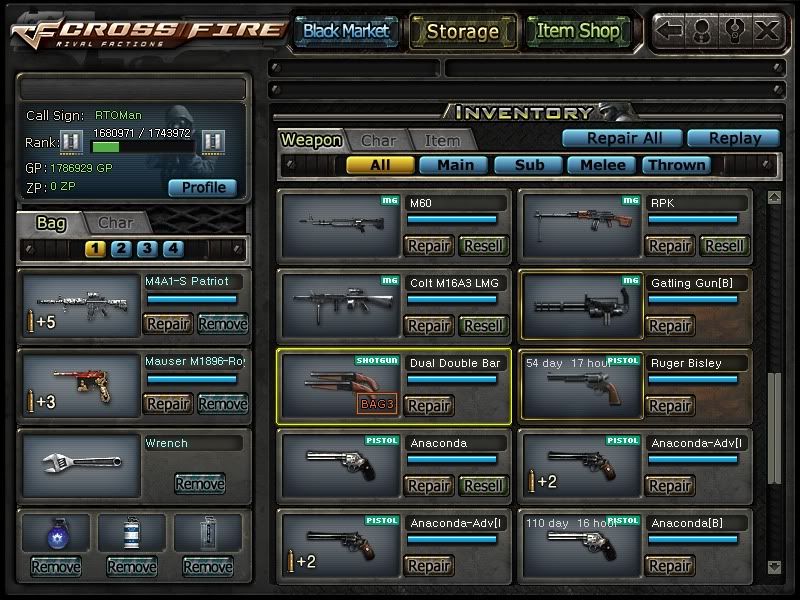Open the Black Market tab
Image resolution: width=800 pixels, height=600 pixels.
click(346, 31)
